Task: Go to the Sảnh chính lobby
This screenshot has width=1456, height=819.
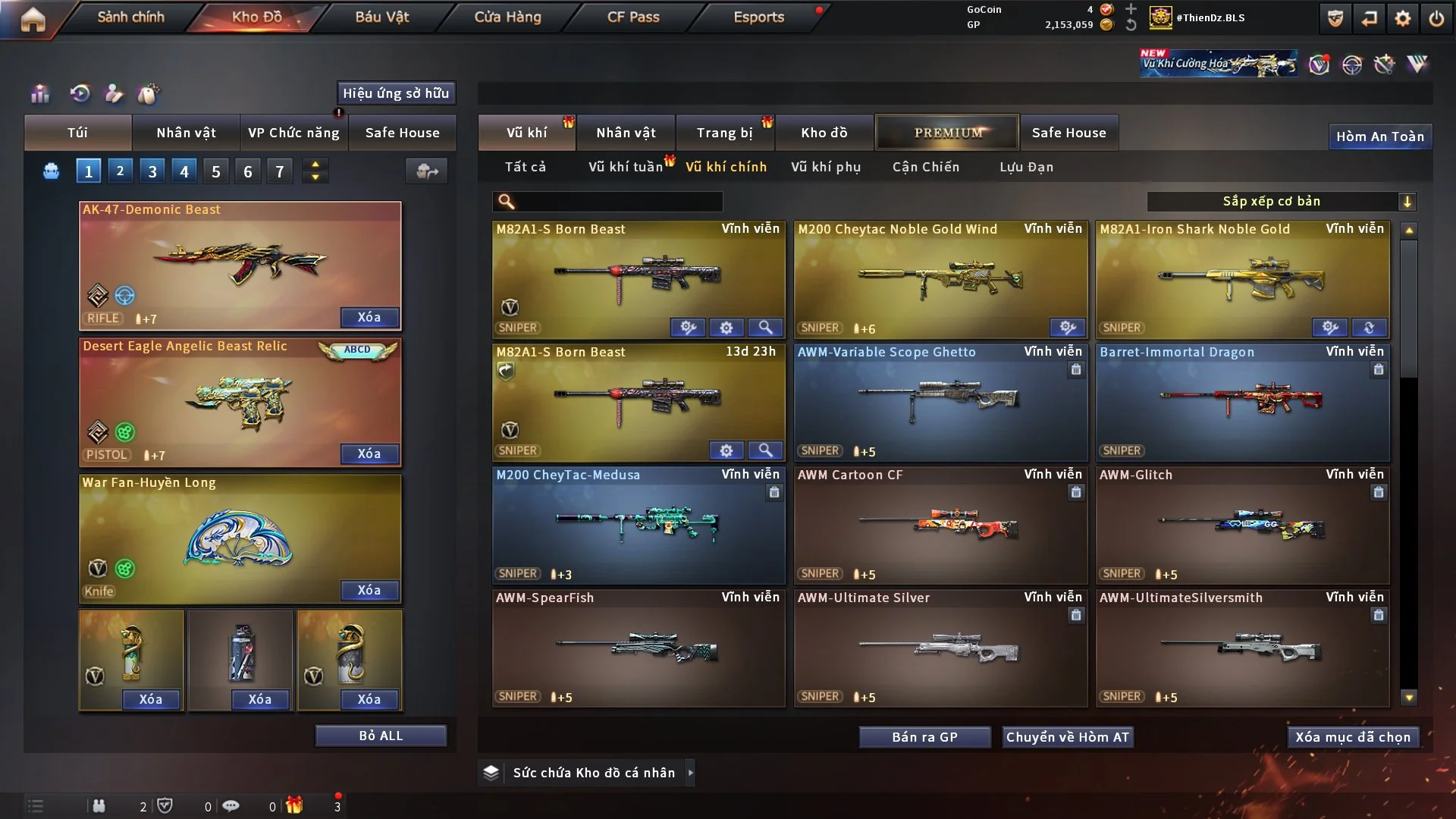Action: pos(130,17)
